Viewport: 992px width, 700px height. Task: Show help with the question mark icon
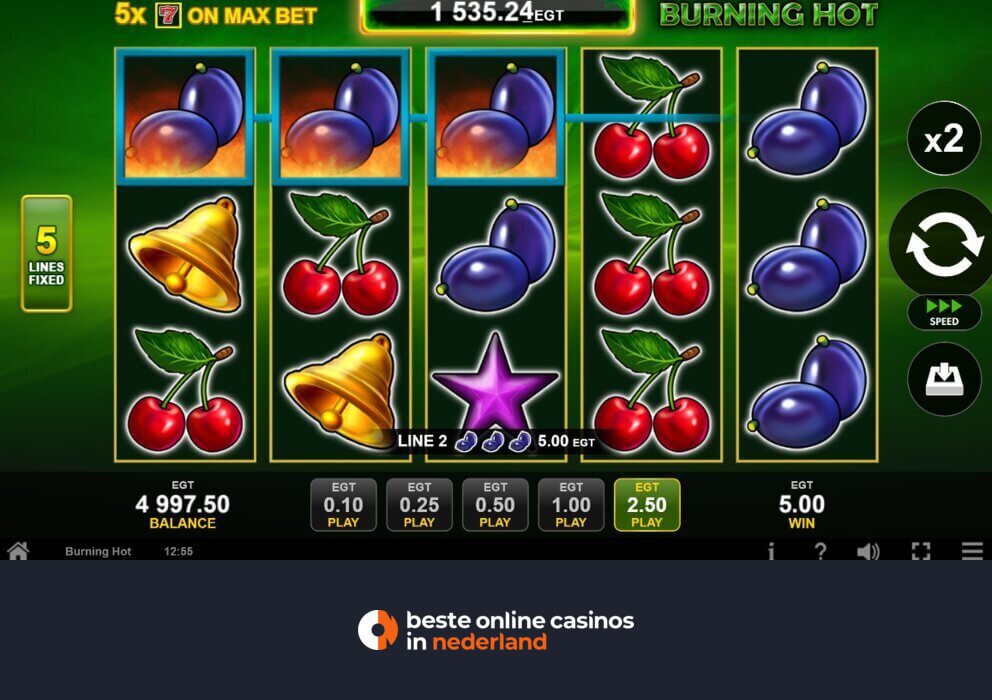820,551
